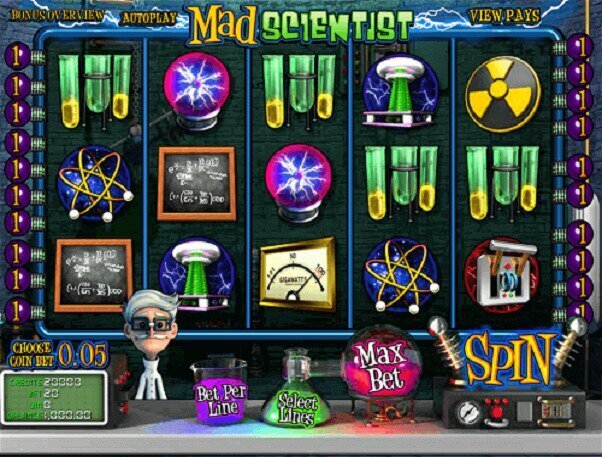Click the Max Bet flask
Screen dimensions: 602x457
click(377, 365)
